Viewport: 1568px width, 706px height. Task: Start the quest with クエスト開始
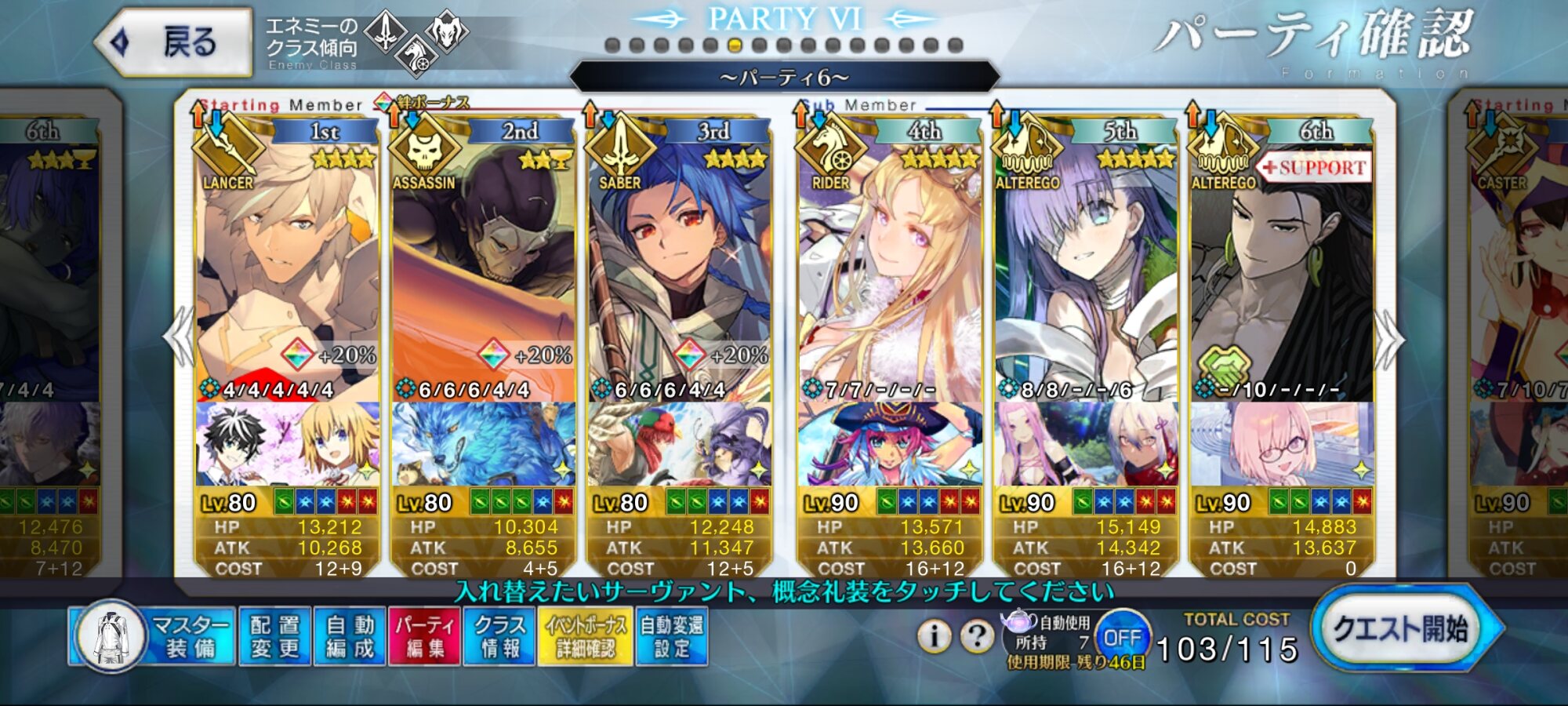1401,629
